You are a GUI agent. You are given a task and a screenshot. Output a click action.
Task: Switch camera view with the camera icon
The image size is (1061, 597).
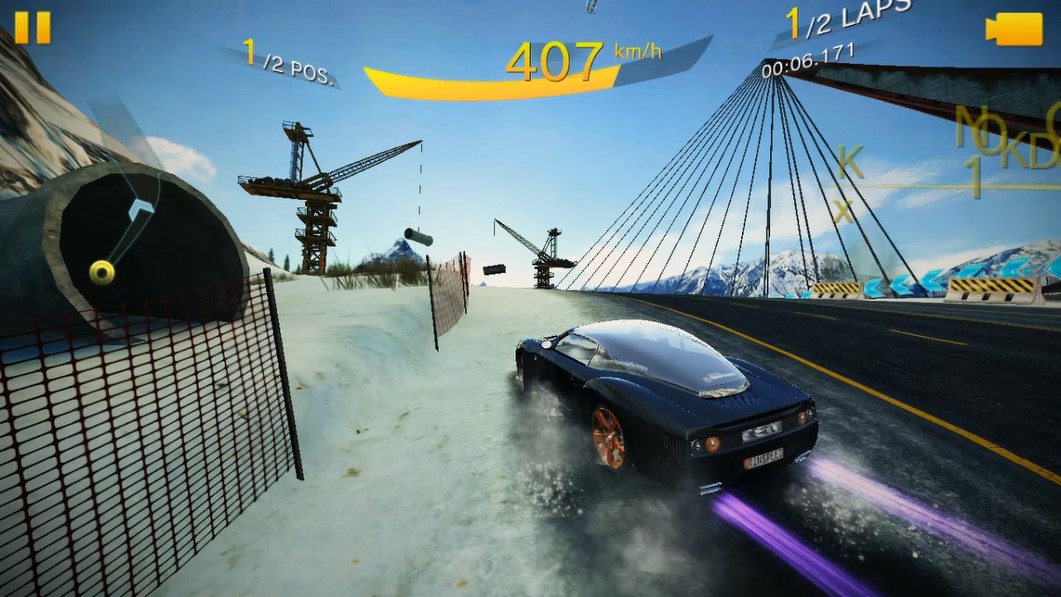click(x=1013, y=29)
